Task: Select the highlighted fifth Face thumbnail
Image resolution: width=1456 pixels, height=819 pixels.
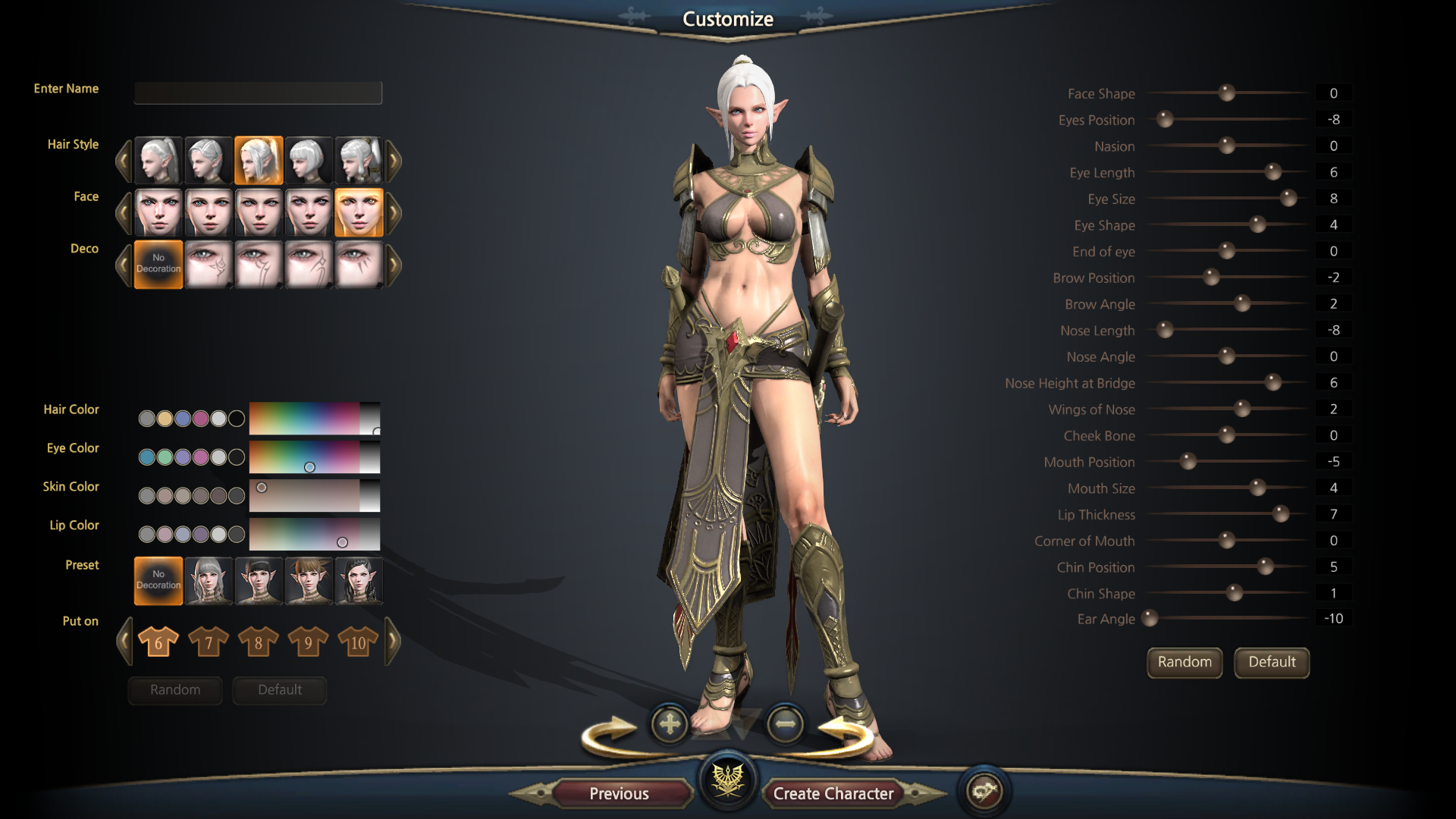Action: click(359, 213)
